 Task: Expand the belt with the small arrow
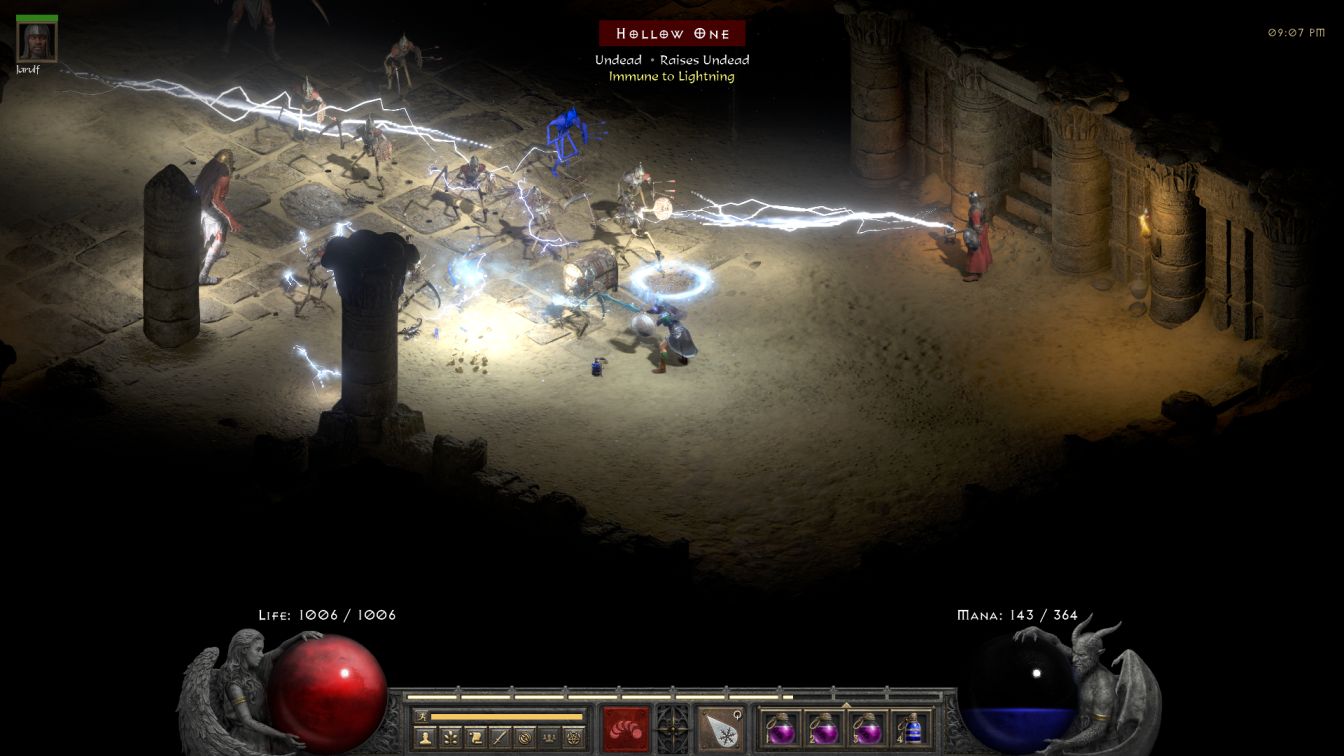coord(846,704)
